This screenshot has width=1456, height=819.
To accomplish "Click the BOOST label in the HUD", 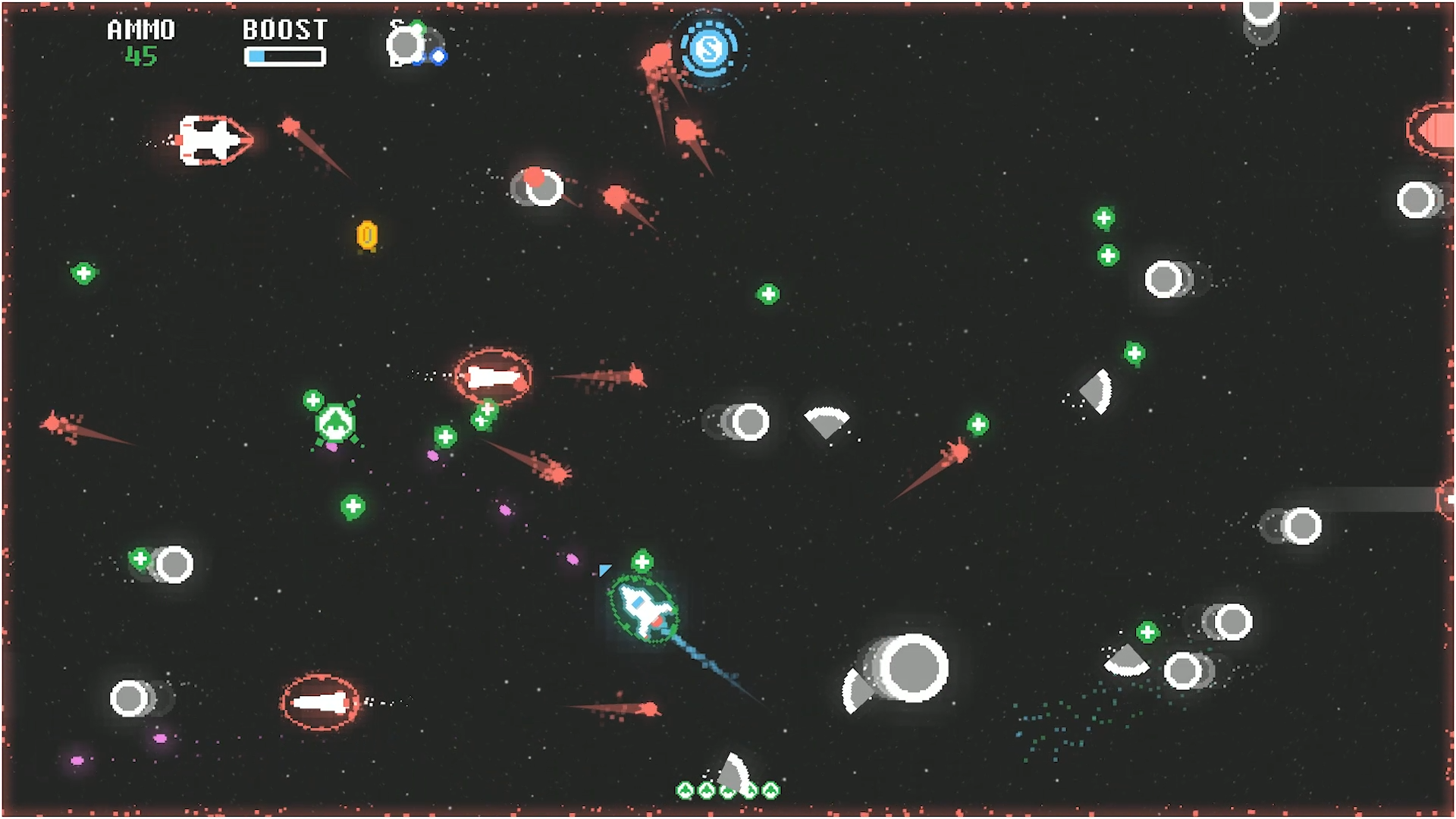I will coord(284,29).
